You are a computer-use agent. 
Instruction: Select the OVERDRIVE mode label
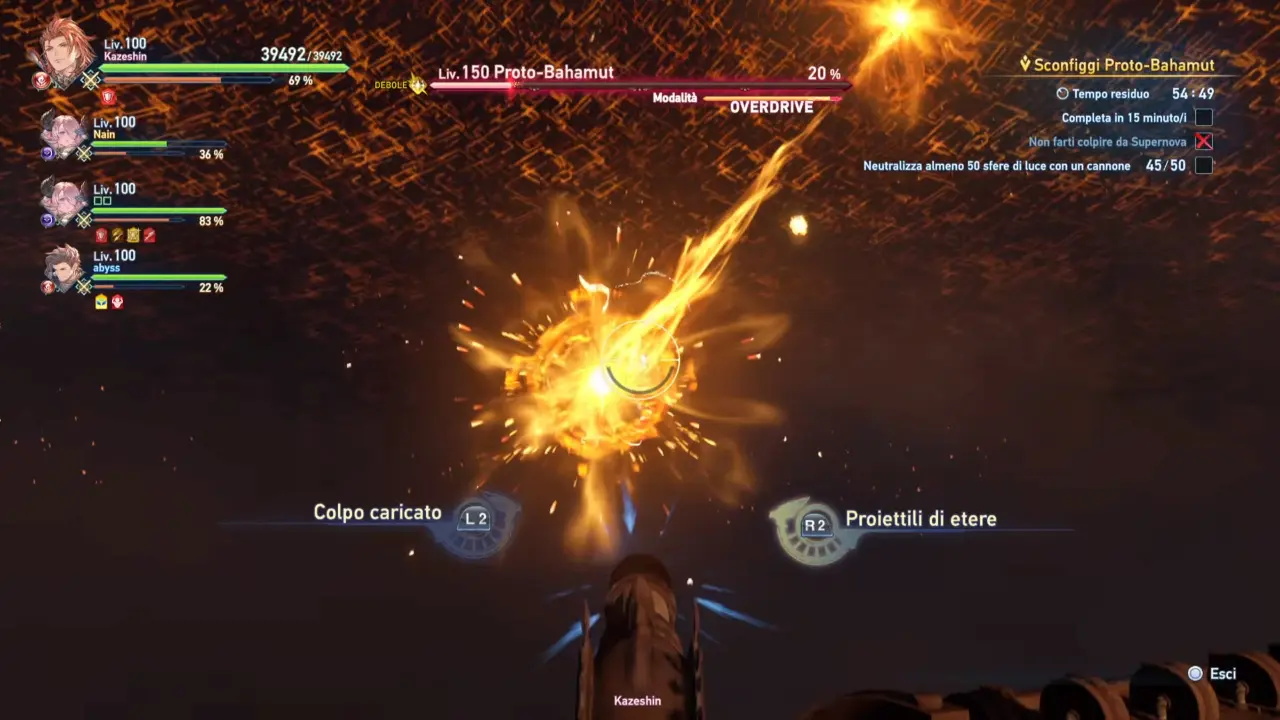pyautogui.click(x=771, y=107)
